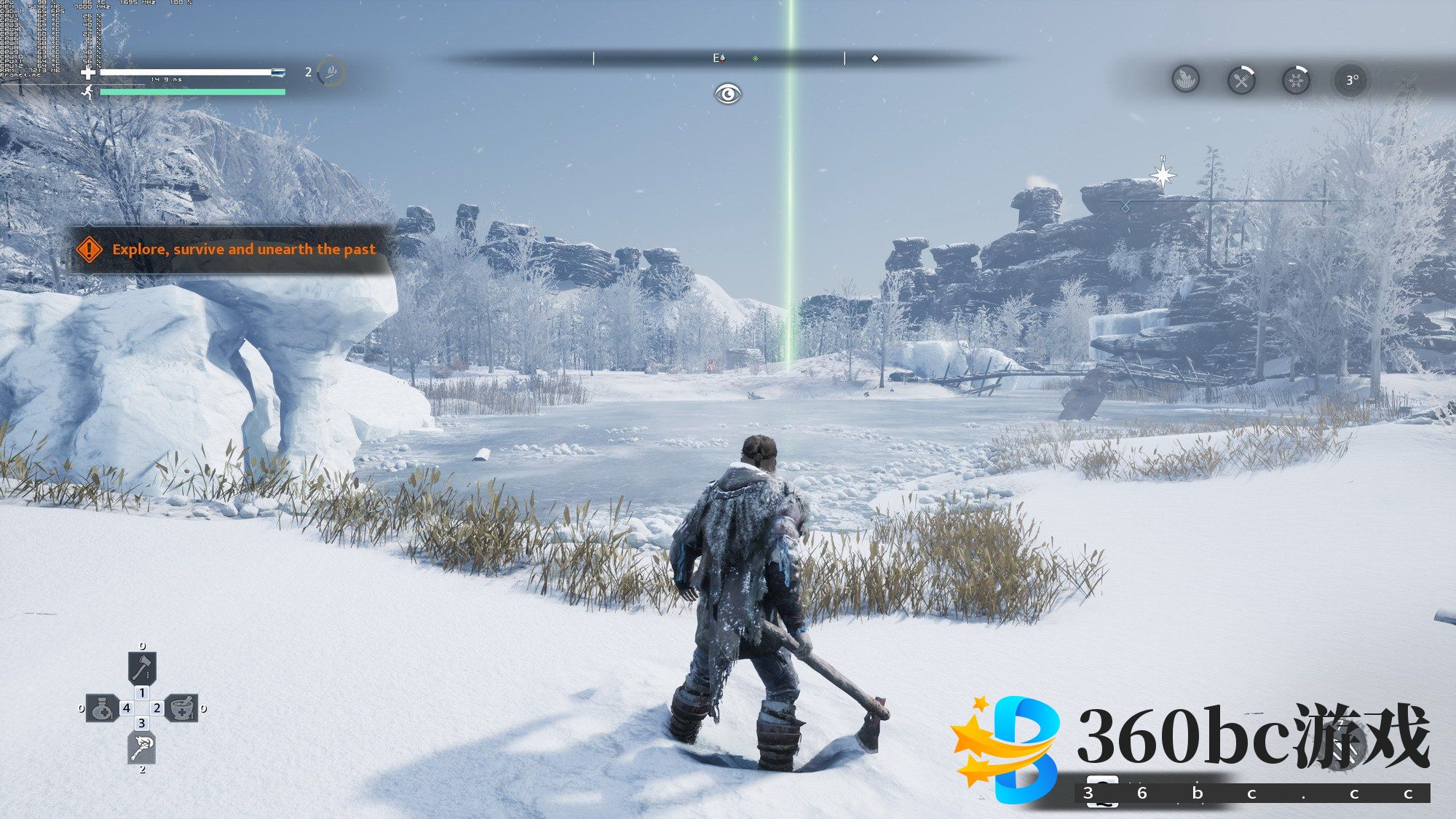
Task: Select the torch quick slot
Action: pyautogui.click(x=142, y=748)
